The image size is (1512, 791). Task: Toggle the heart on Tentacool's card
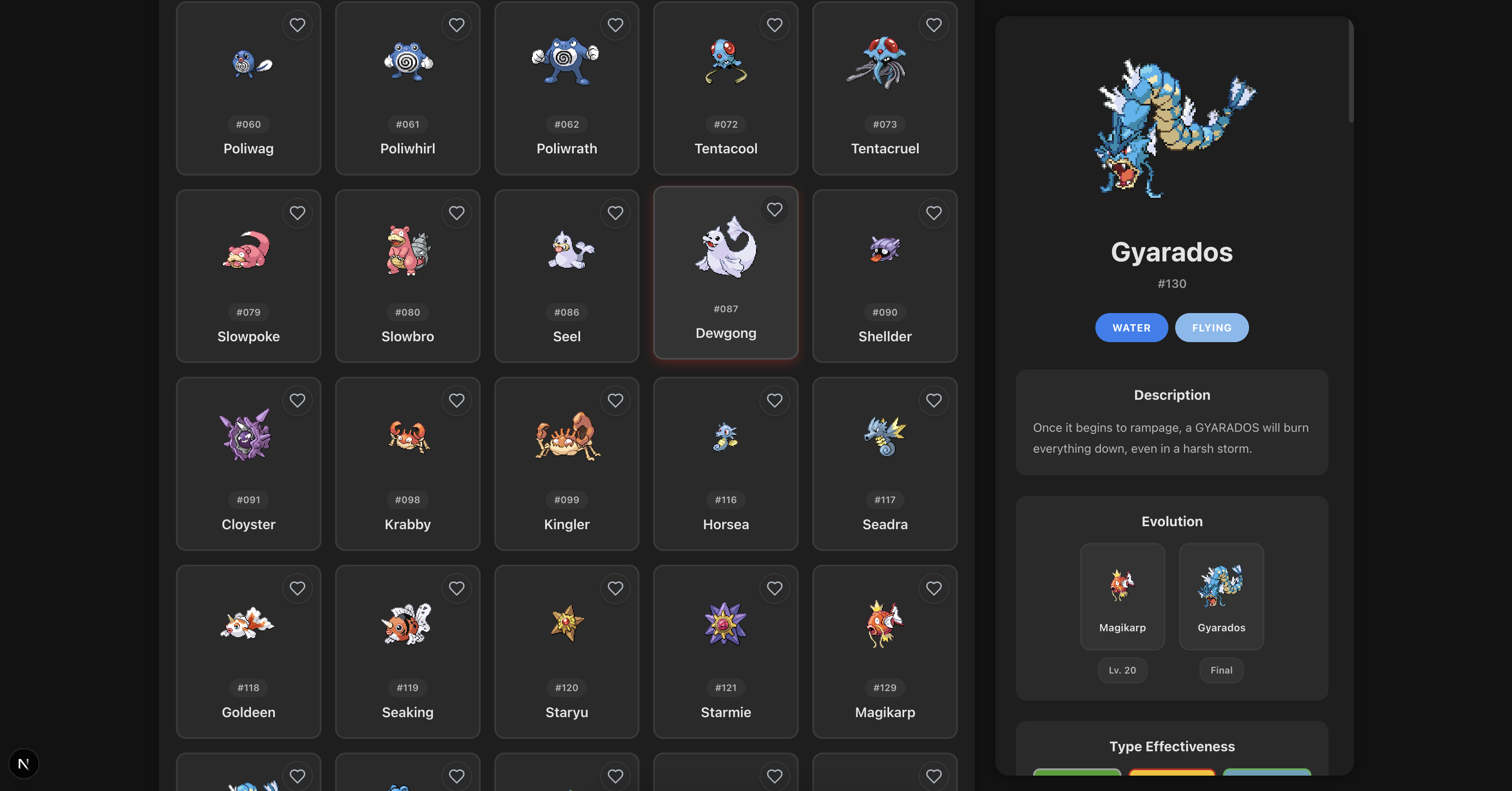point(775,25)
